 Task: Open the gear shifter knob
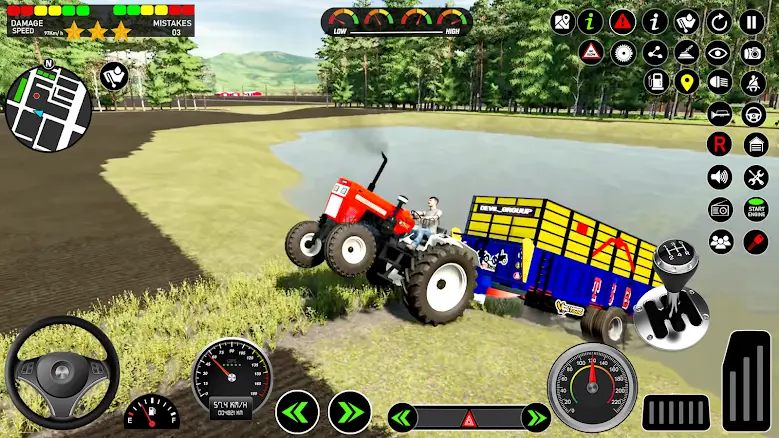(671, 296)
